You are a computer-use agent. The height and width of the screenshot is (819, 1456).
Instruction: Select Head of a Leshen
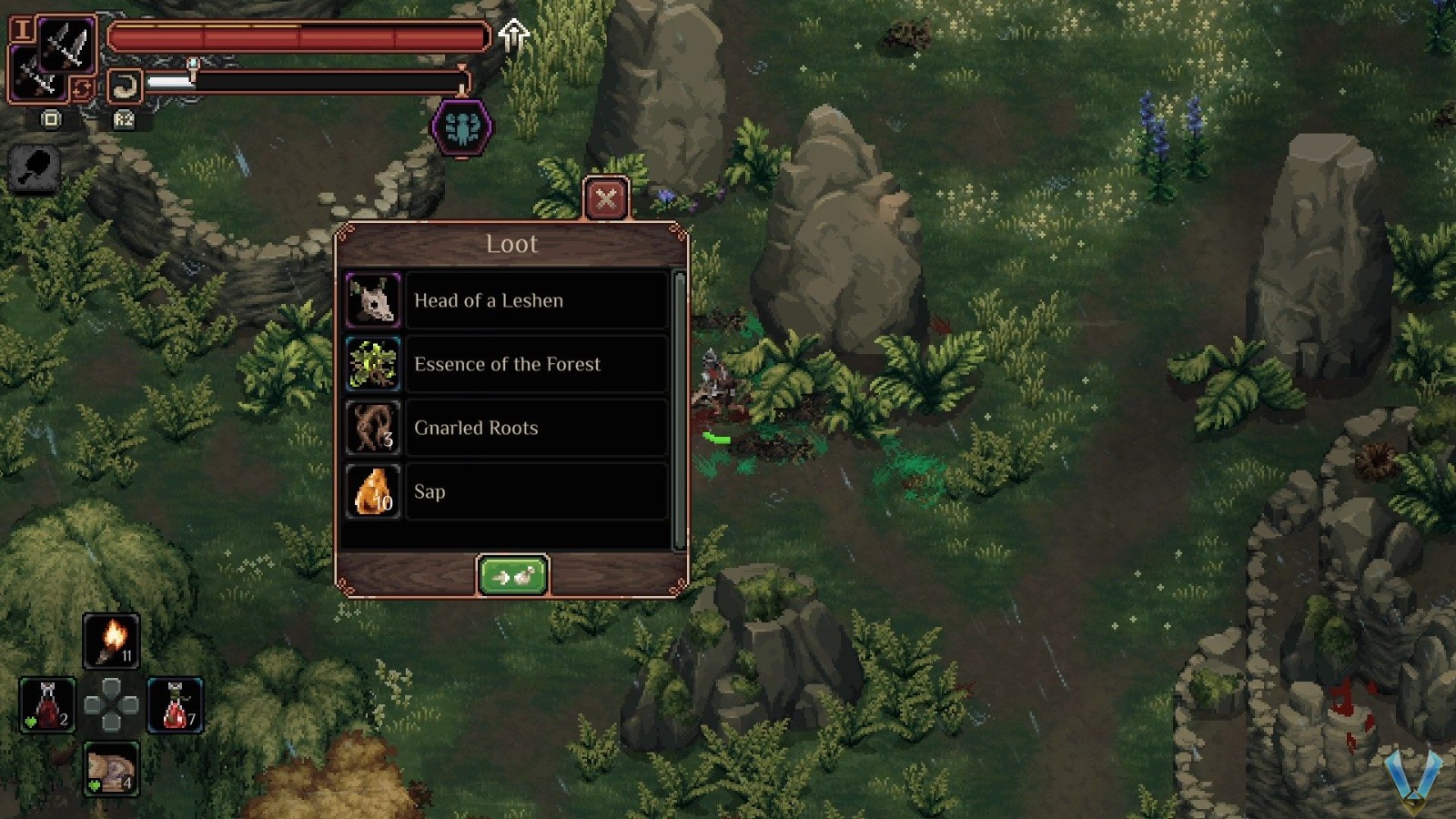(507, 300)
